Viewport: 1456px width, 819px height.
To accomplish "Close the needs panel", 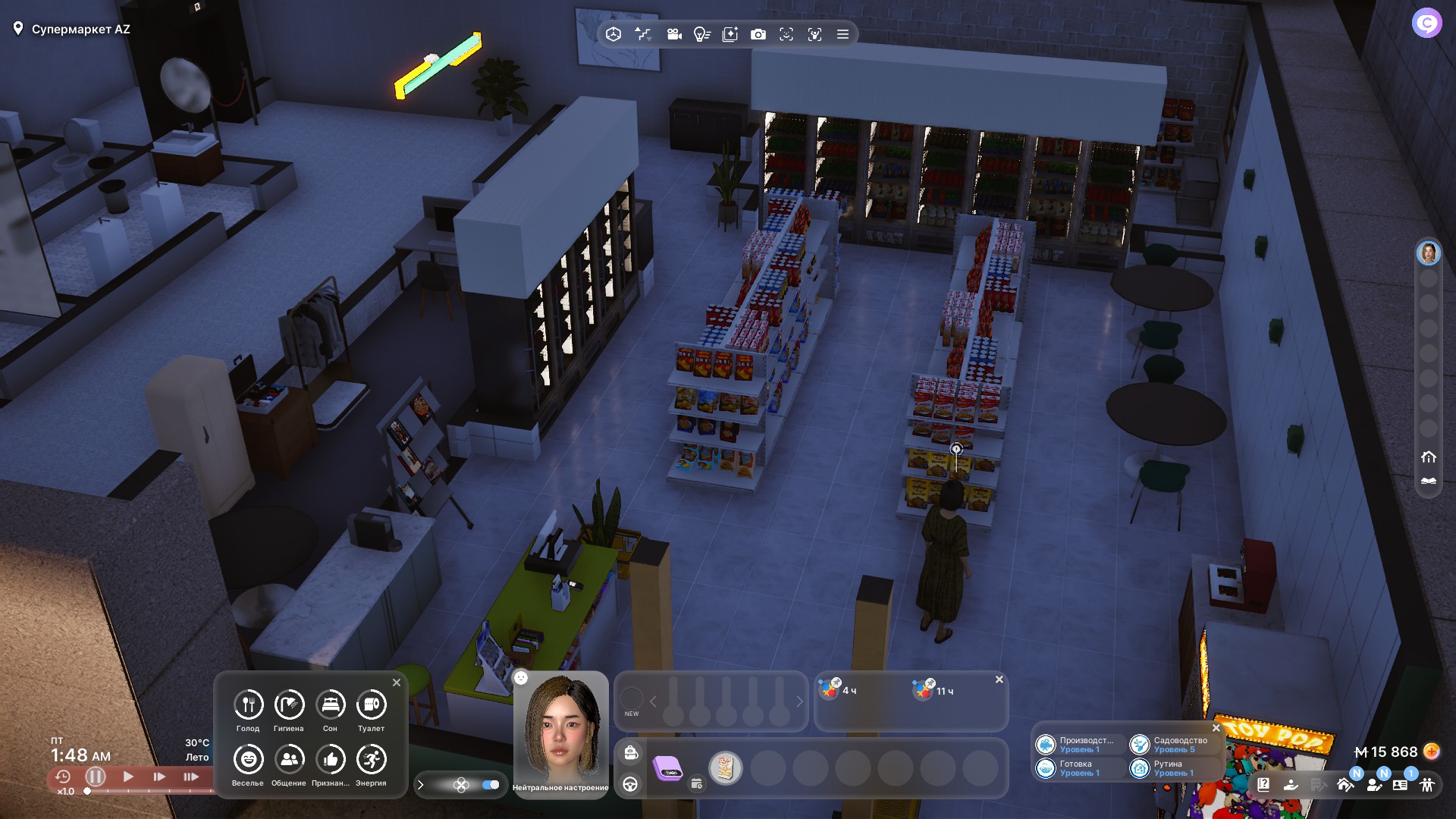I will [x=397, y=682].
